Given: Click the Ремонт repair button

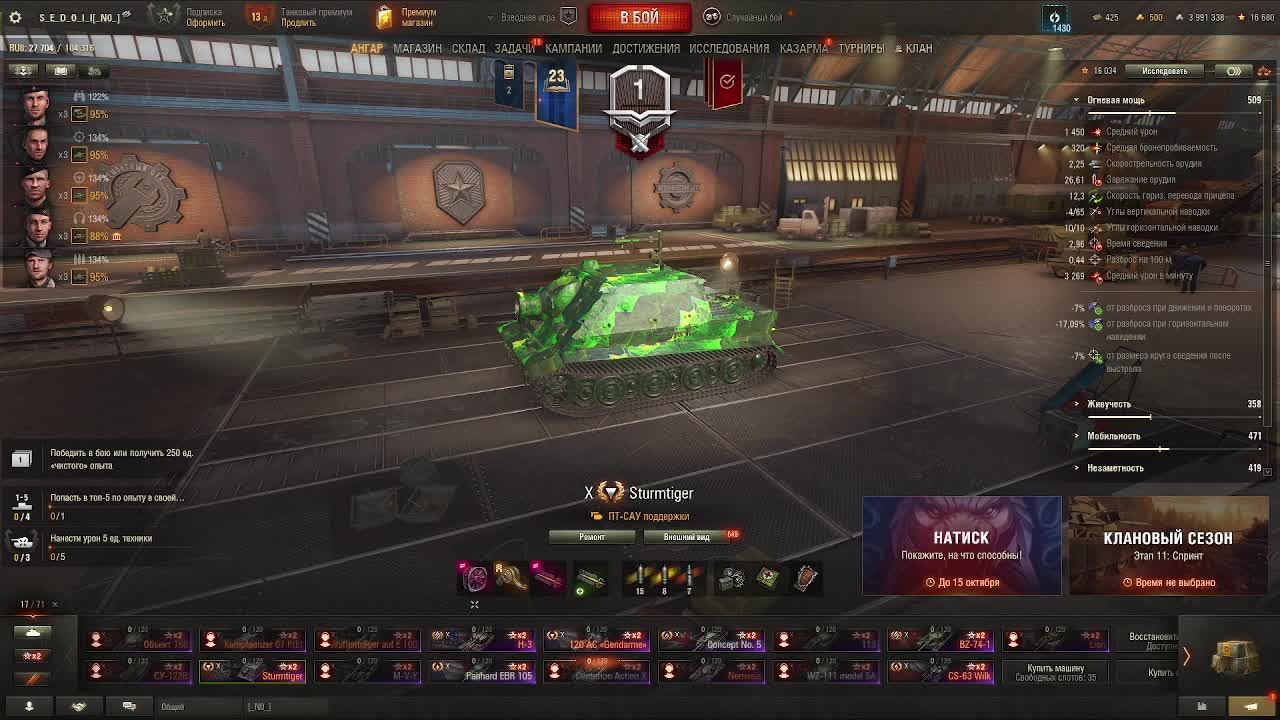Looking at the screenshot, I should tap(592, 537).
